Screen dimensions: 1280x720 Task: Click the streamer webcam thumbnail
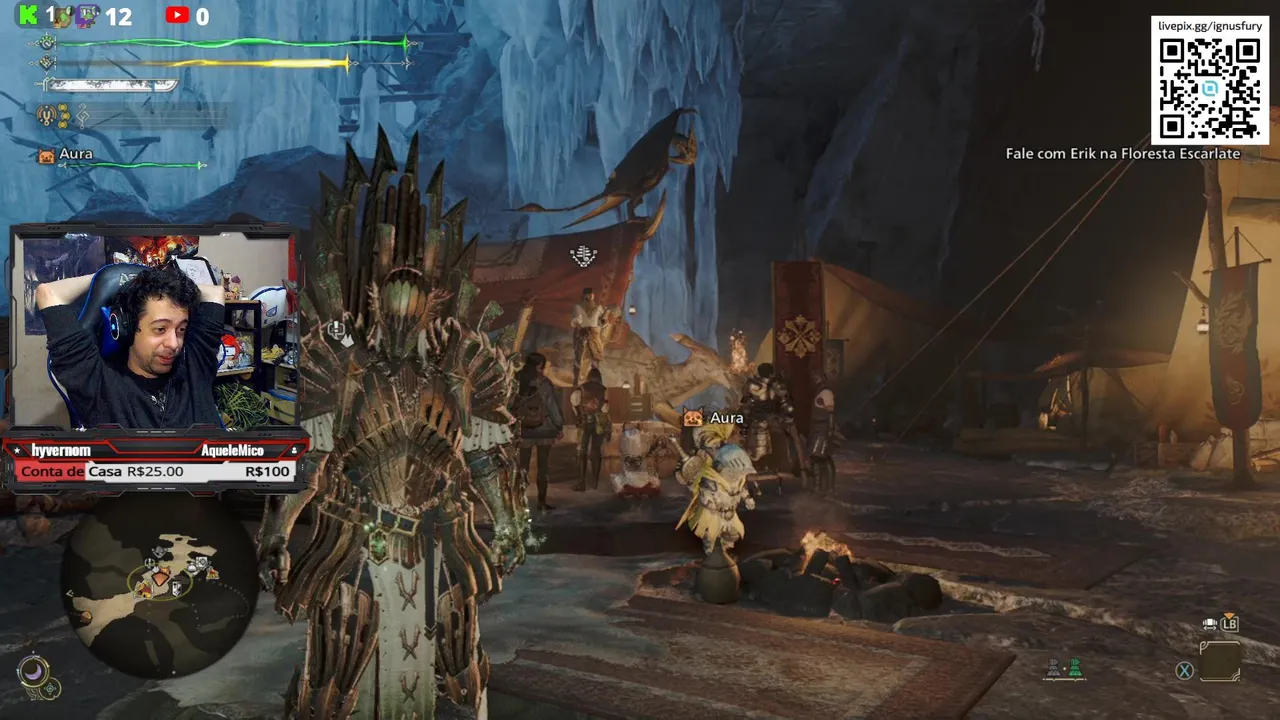click(x=156, y=330)
